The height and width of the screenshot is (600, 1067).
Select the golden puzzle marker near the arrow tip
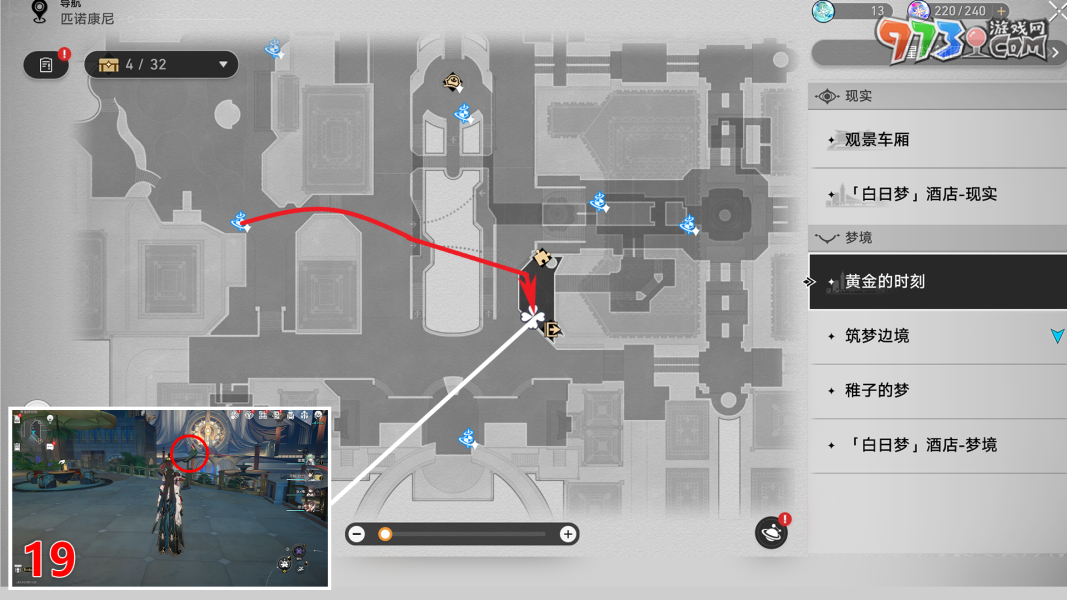point(542,258)
